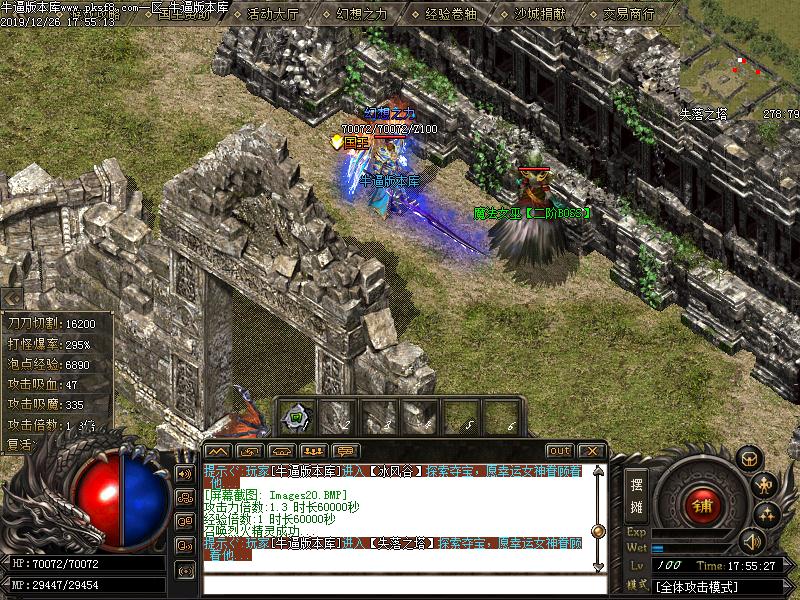Open the 交易商行 trading menu
This screenshot has height=600, width=800.
[x=629, y=14]
